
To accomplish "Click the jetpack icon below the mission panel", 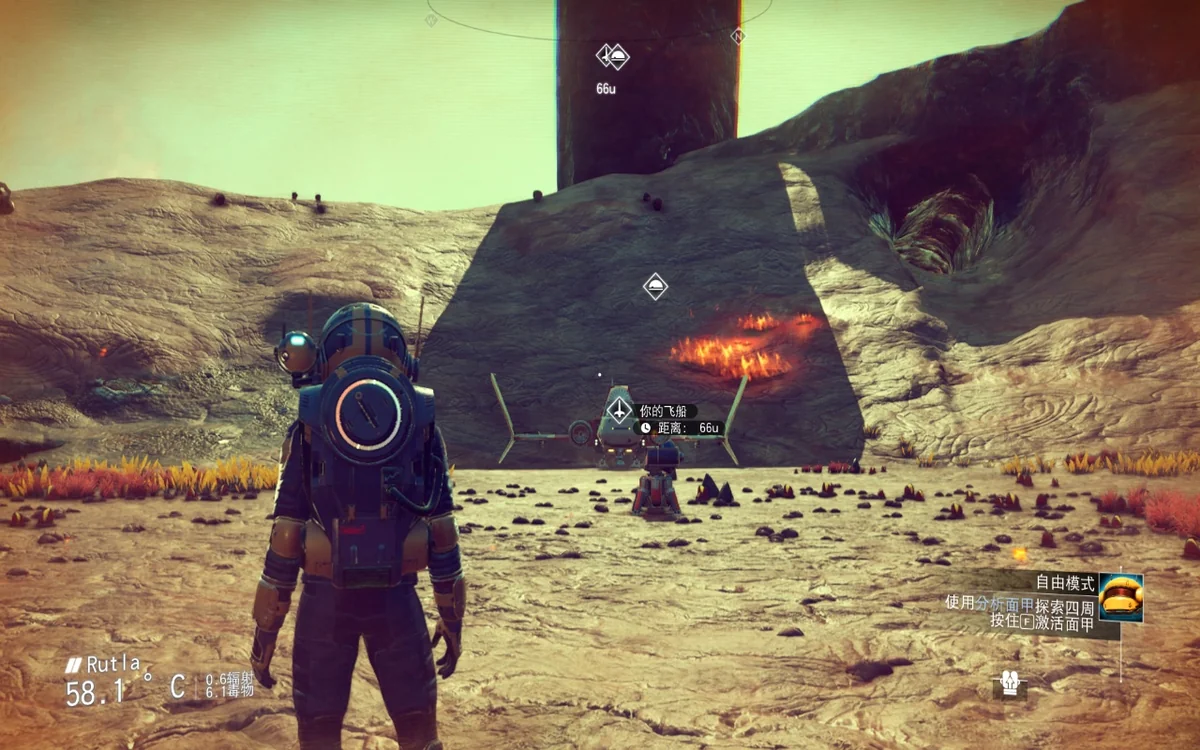I will 1009,684.
